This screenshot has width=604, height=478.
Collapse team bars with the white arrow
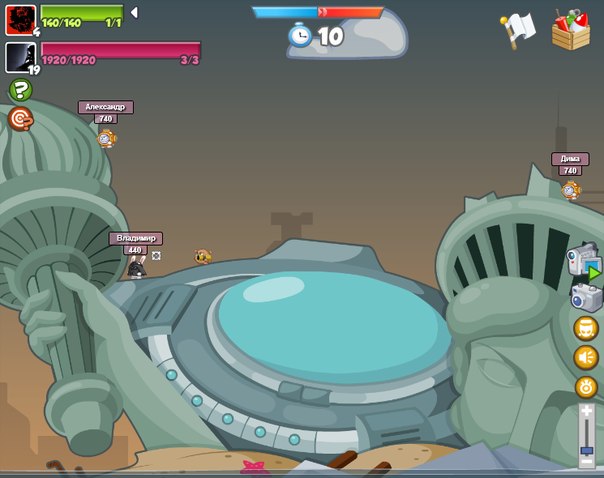pyautogui.click(x=134, y=13)
